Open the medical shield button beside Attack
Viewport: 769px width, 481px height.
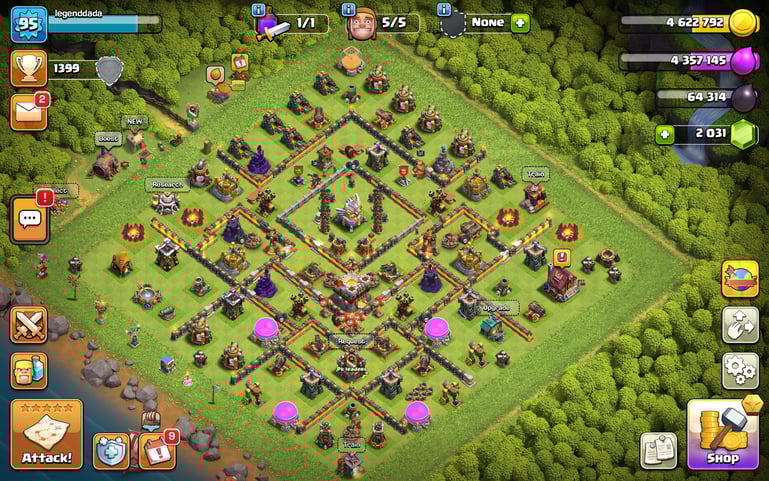tap(112, 451)
